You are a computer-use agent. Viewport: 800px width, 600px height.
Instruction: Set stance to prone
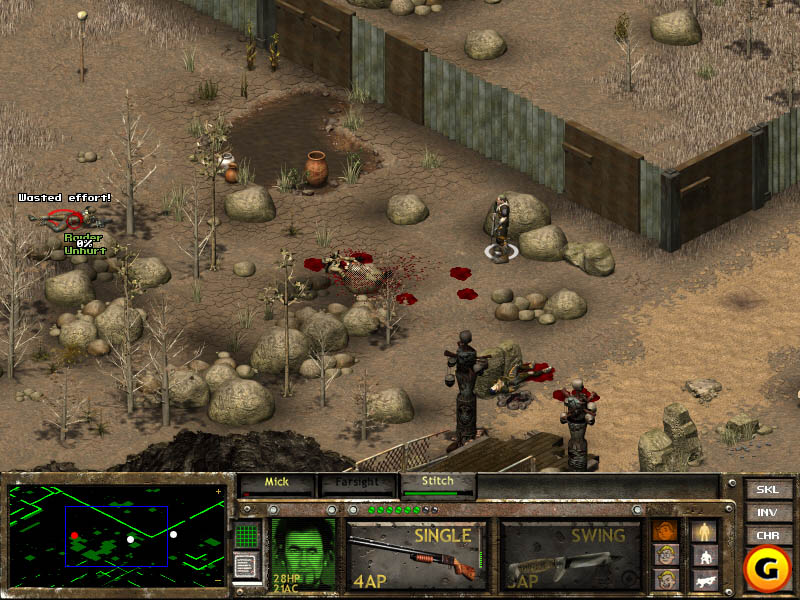tap(705, 579)
